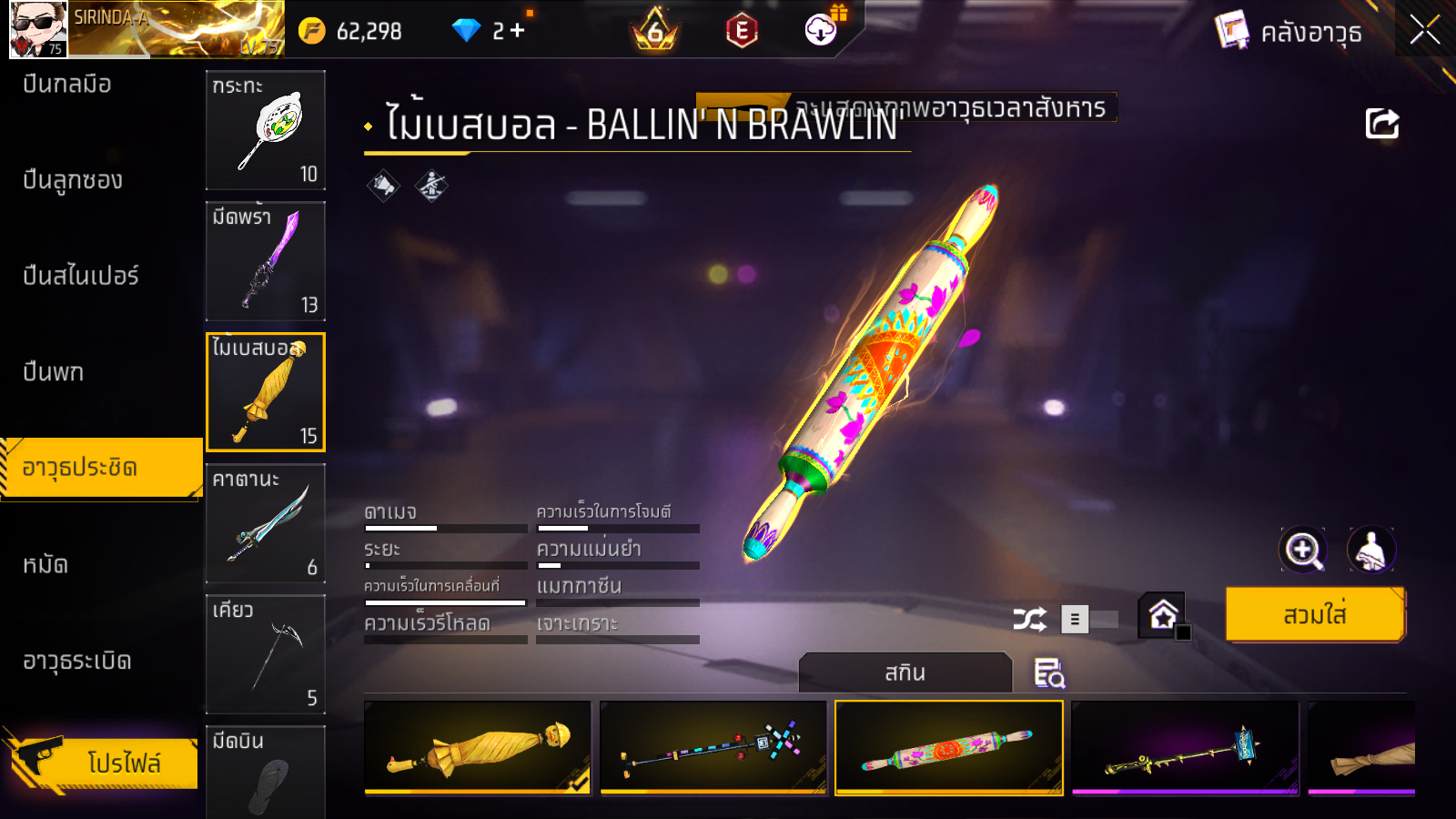
Task: Select the คาตานะ katana weapon
Action: coord(266,523)
